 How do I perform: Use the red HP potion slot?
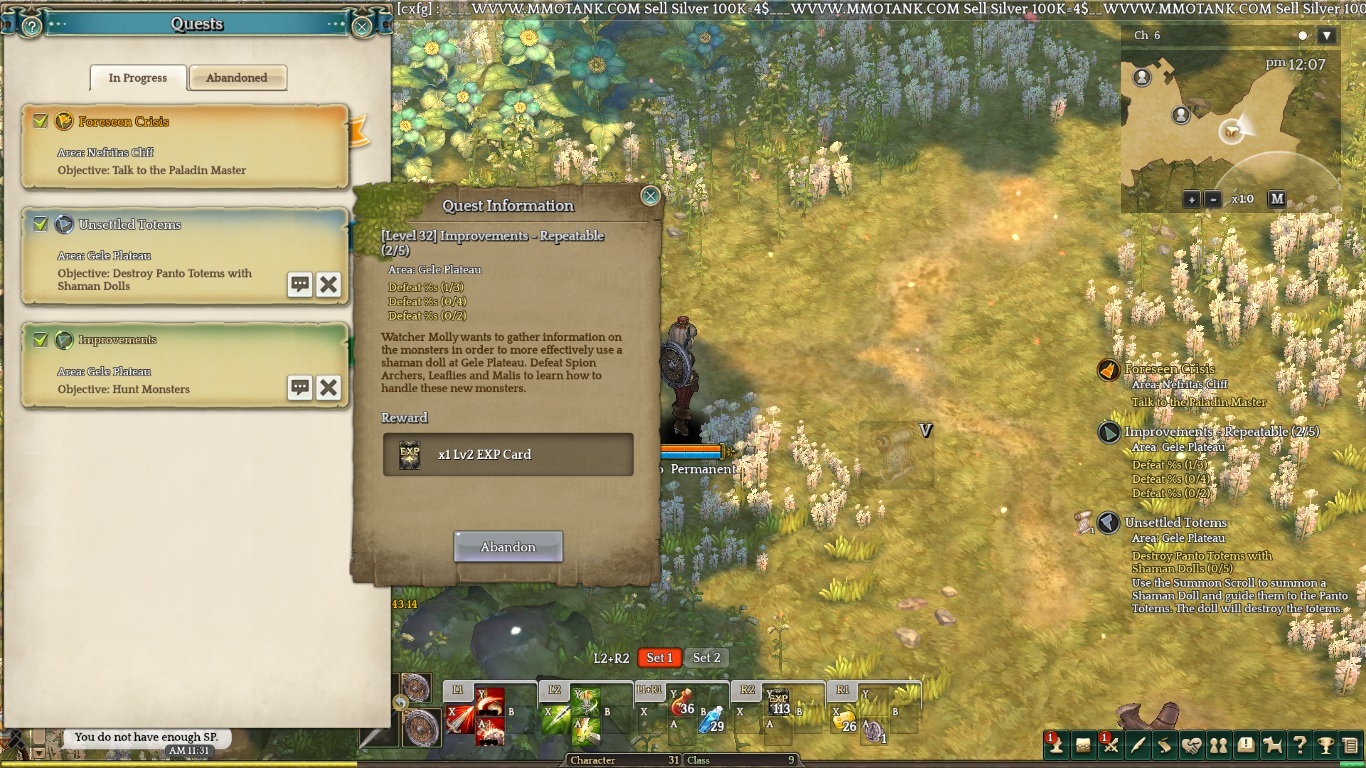coord(683,703)
